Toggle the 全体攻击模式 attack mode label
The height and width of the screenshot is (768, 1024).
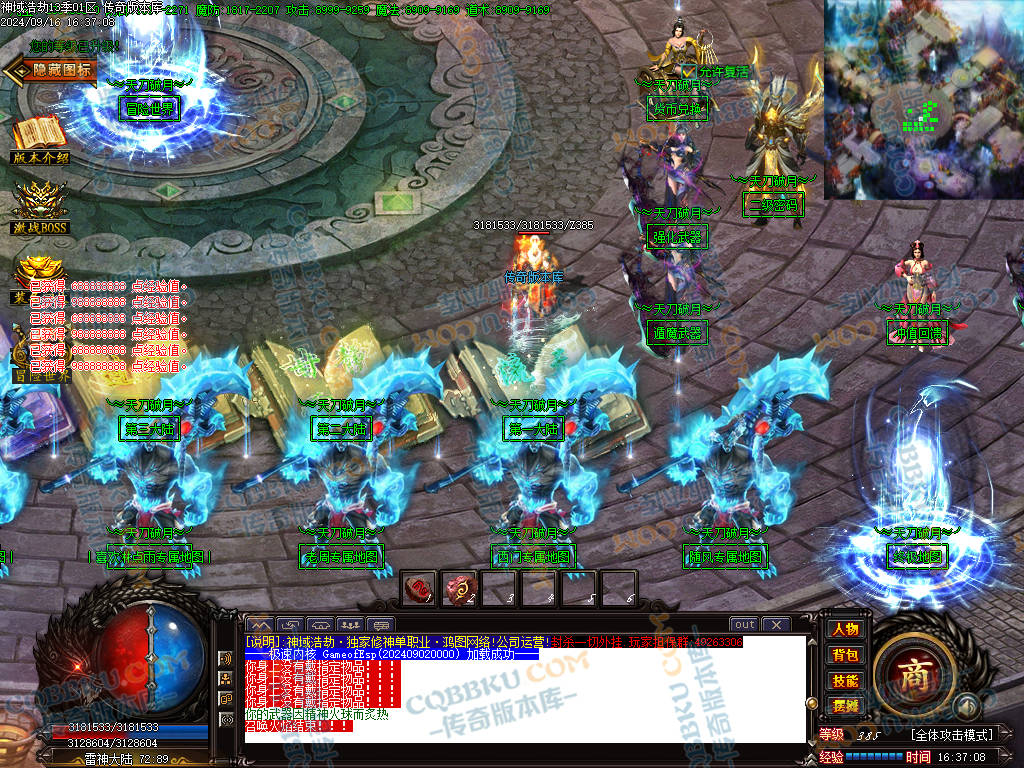click(x=951, y=734)
